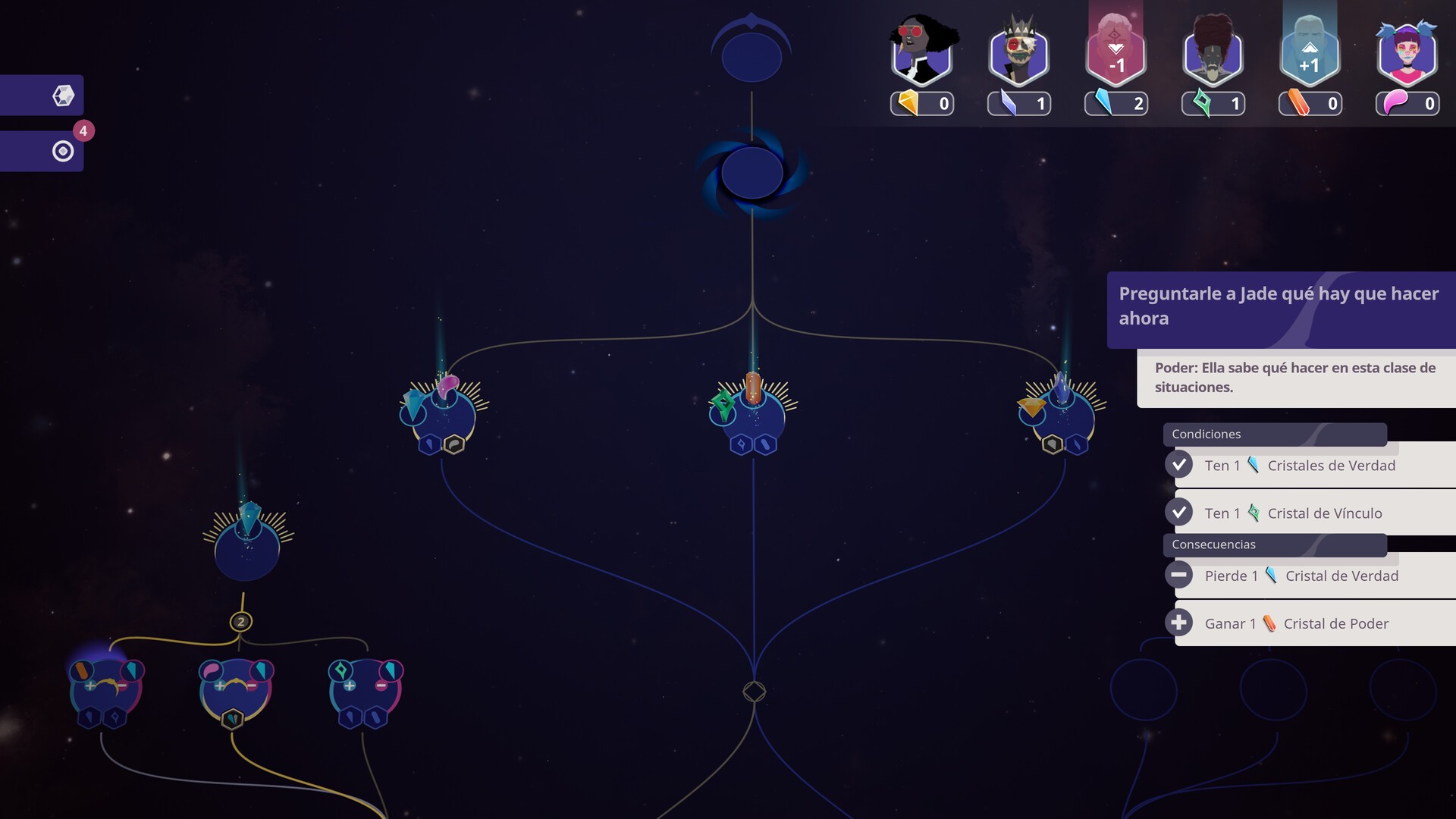This screenshot has height=819, width=1456.
Task: Select the top swirling vortex node
Action: (752, 172)
